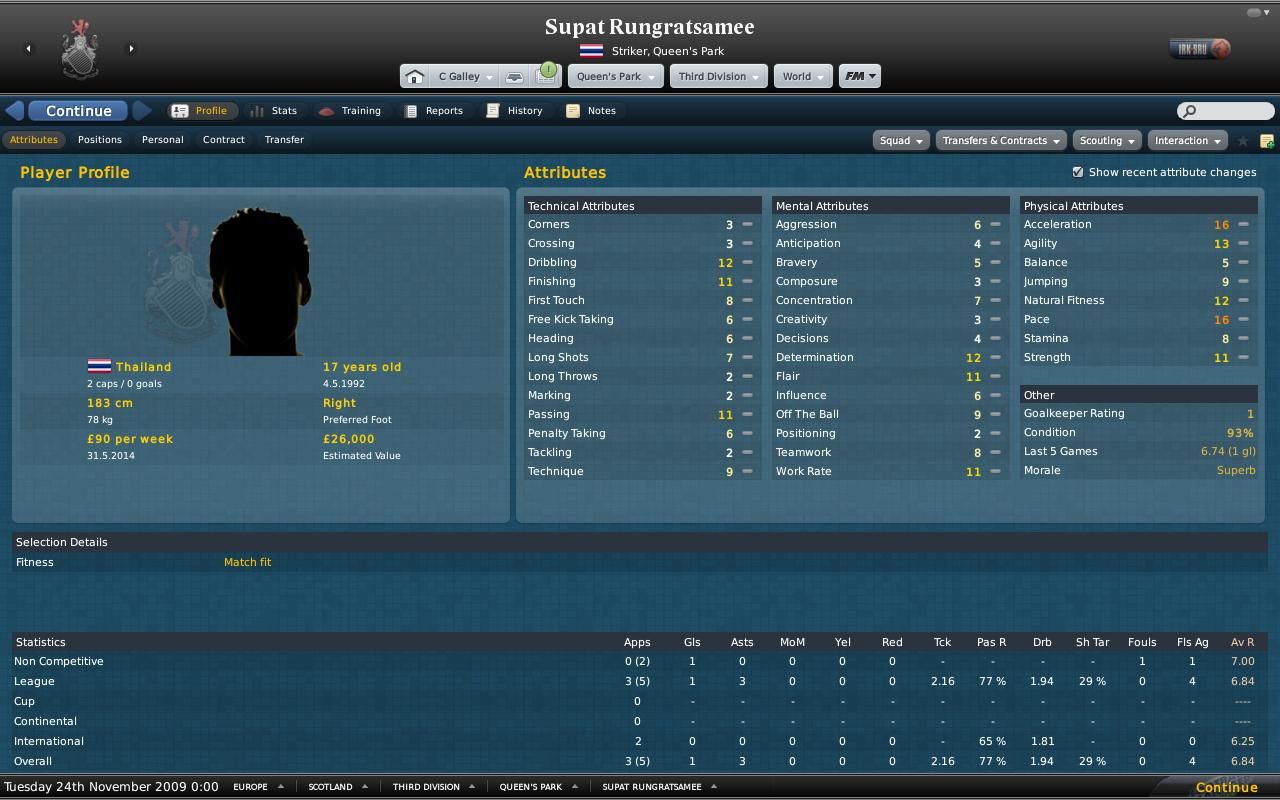Open the World menu
The width and height of the screenshot is (1280, 800).
click(x=802, y=76)
